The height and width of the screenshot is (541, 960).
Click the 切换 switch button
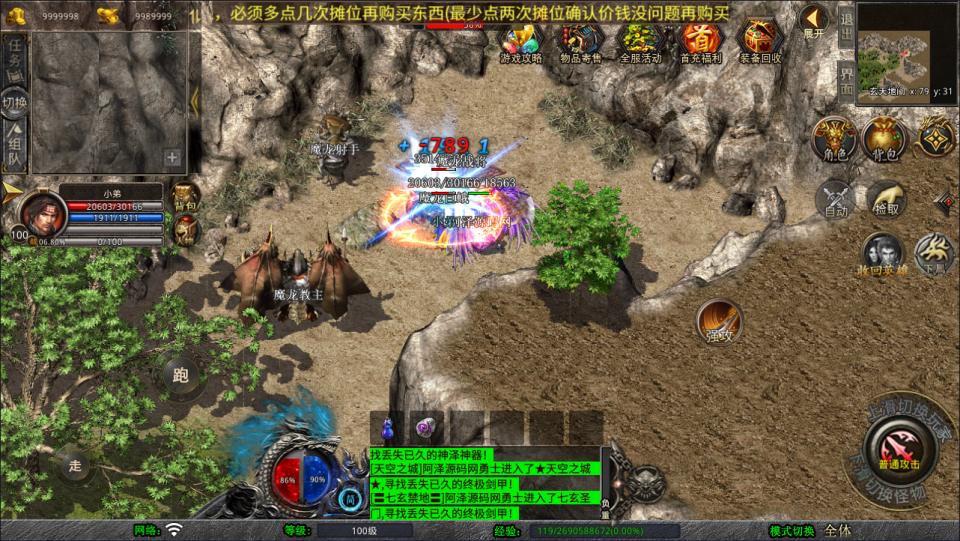pyautogui.click(x=14, y=102)
